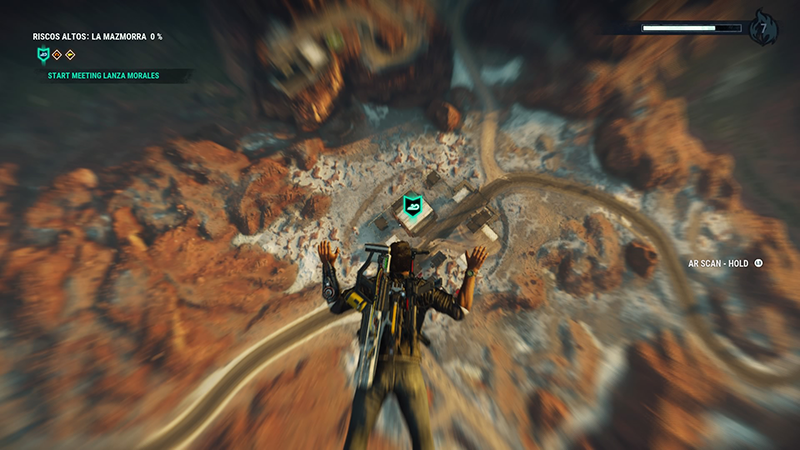Click the teal mission marker over the building
800x450 pixels.
point(411,206)
